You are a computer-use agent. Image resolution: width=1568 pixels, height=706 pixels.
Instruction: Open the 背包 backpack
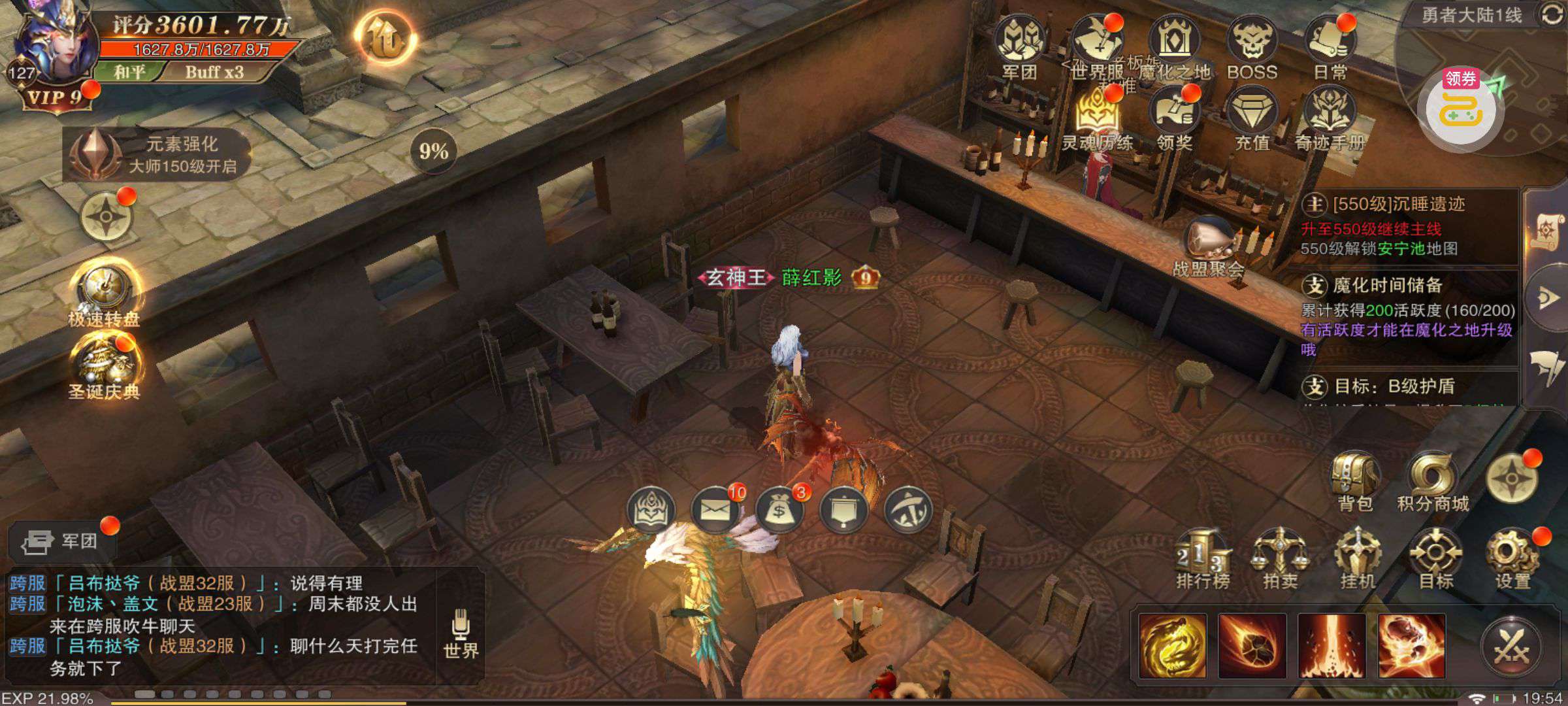(x=1355, y=481)
